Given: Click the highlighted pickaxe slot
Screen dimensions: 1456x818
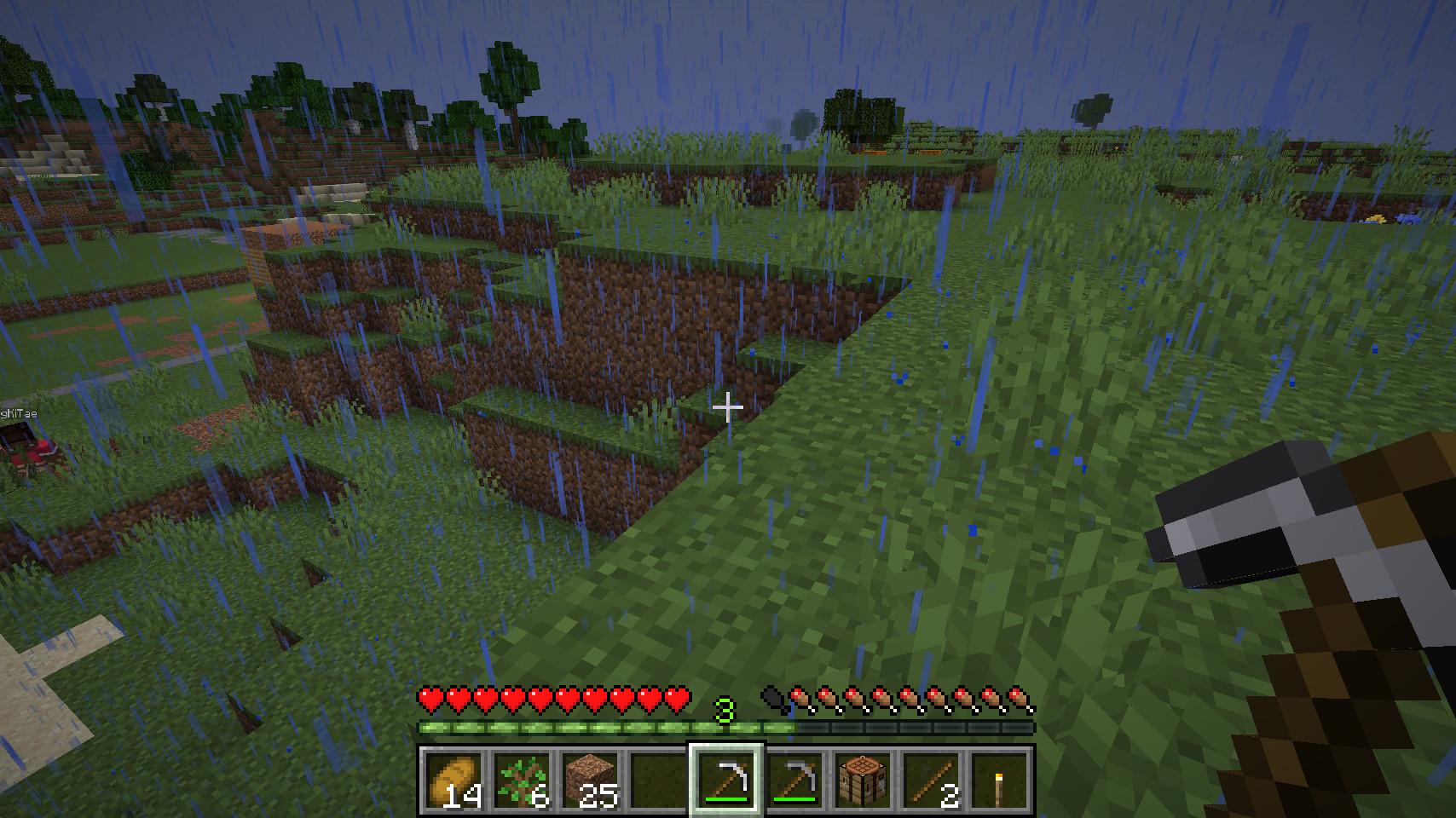Looking at the screenshot, I should [726, 781].
